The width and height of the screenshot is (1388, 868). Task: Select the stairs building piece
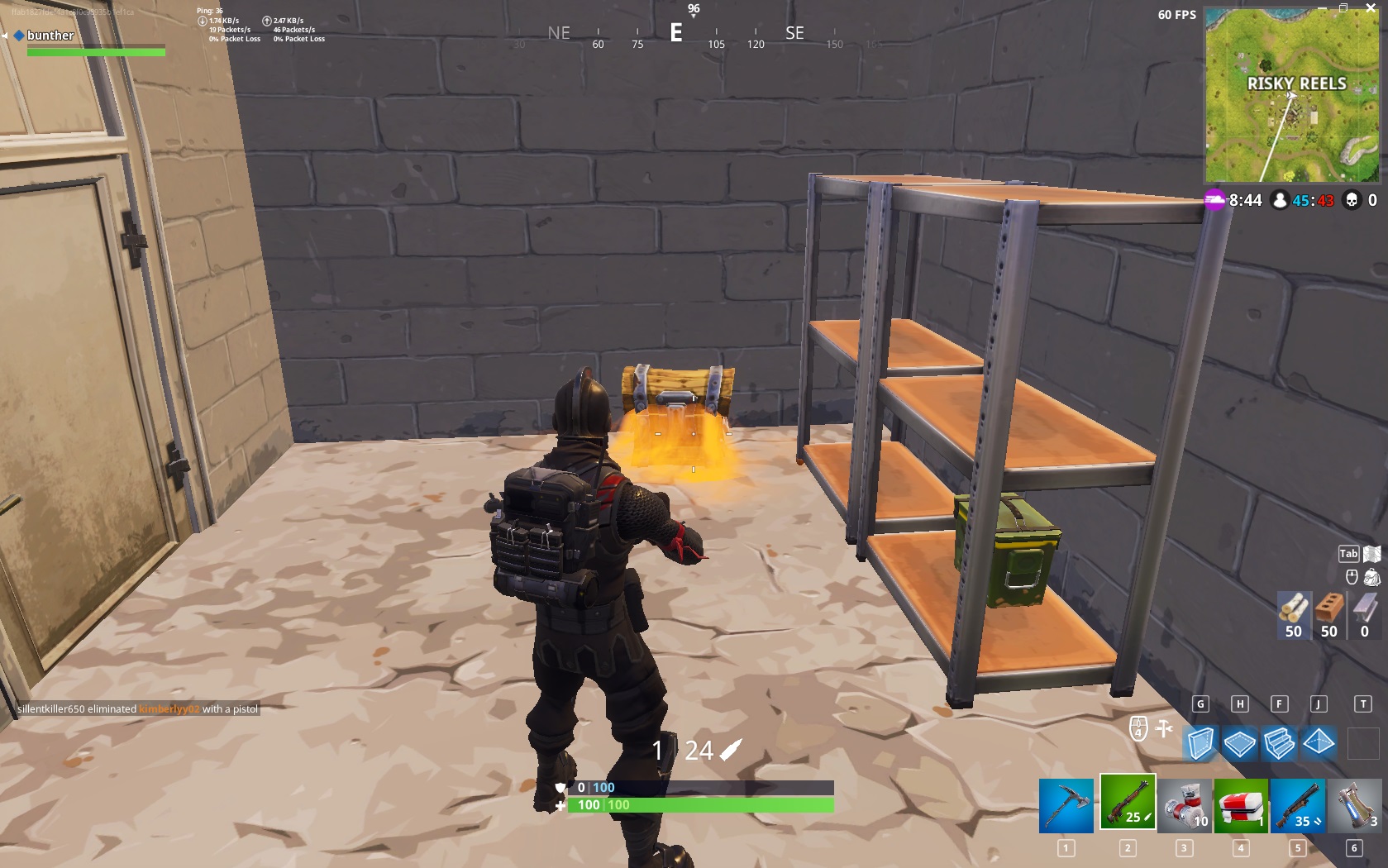point(1279,744)
